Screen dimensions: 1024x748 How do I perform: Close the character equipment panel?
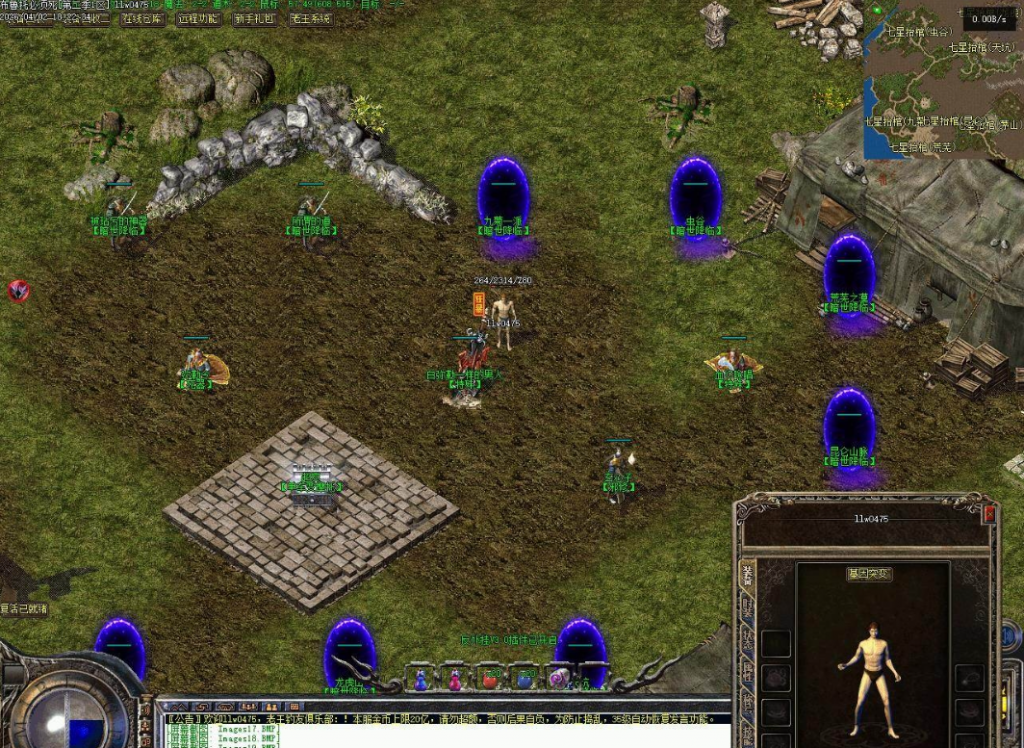coord(989,514)
